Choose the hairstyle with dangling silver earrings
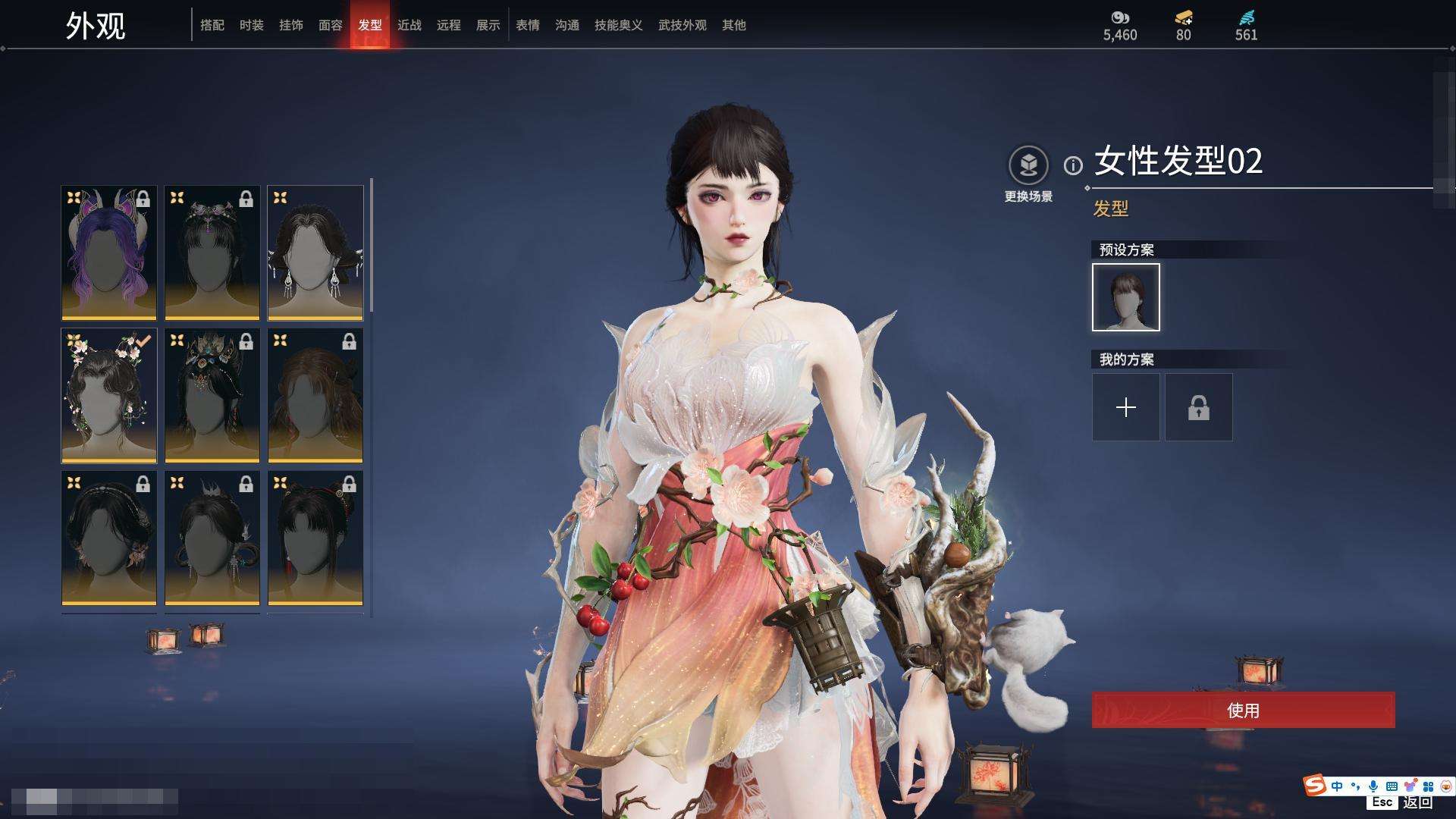Screen dimensions: 1456x819 (x=315, y=253)
